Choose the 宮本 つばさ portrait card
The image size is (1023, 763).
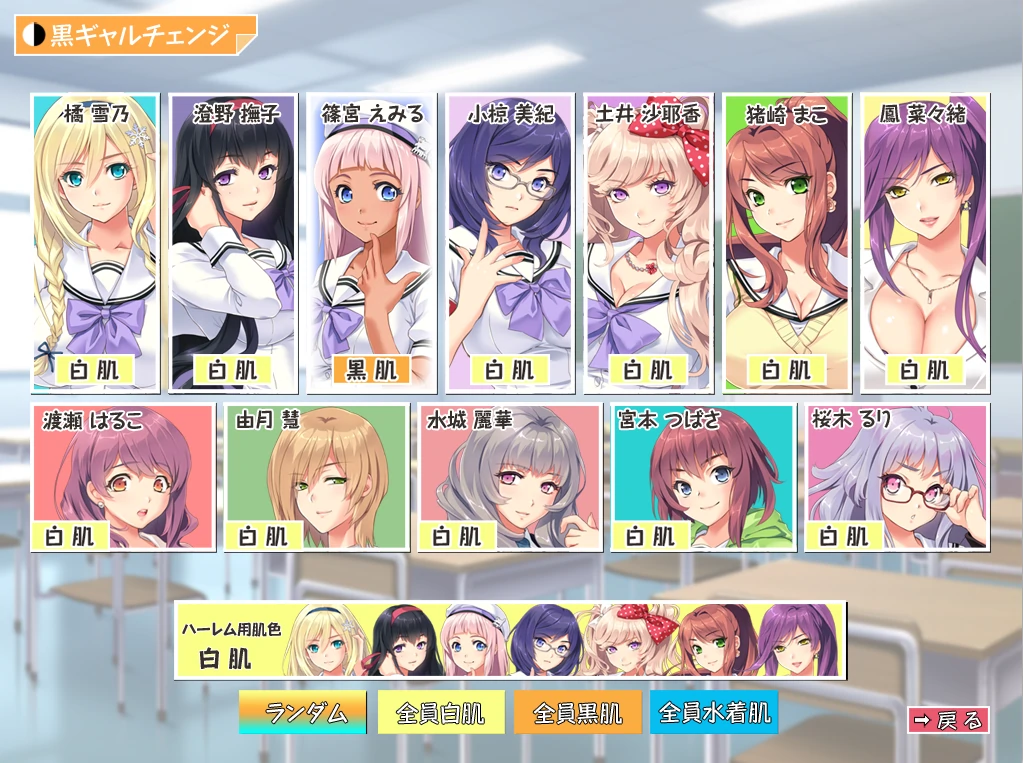tap(704, 477)
